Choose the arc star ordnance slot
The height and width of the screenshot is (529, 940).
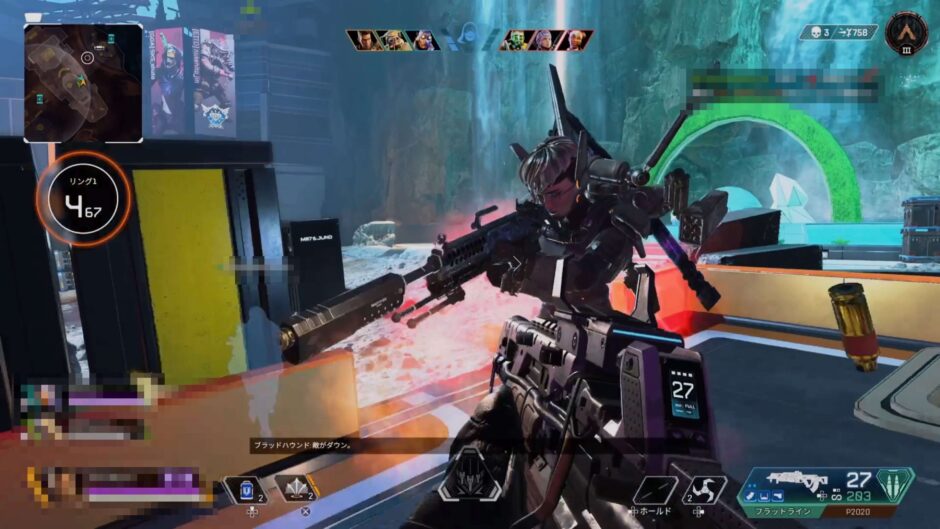[705, 489]
